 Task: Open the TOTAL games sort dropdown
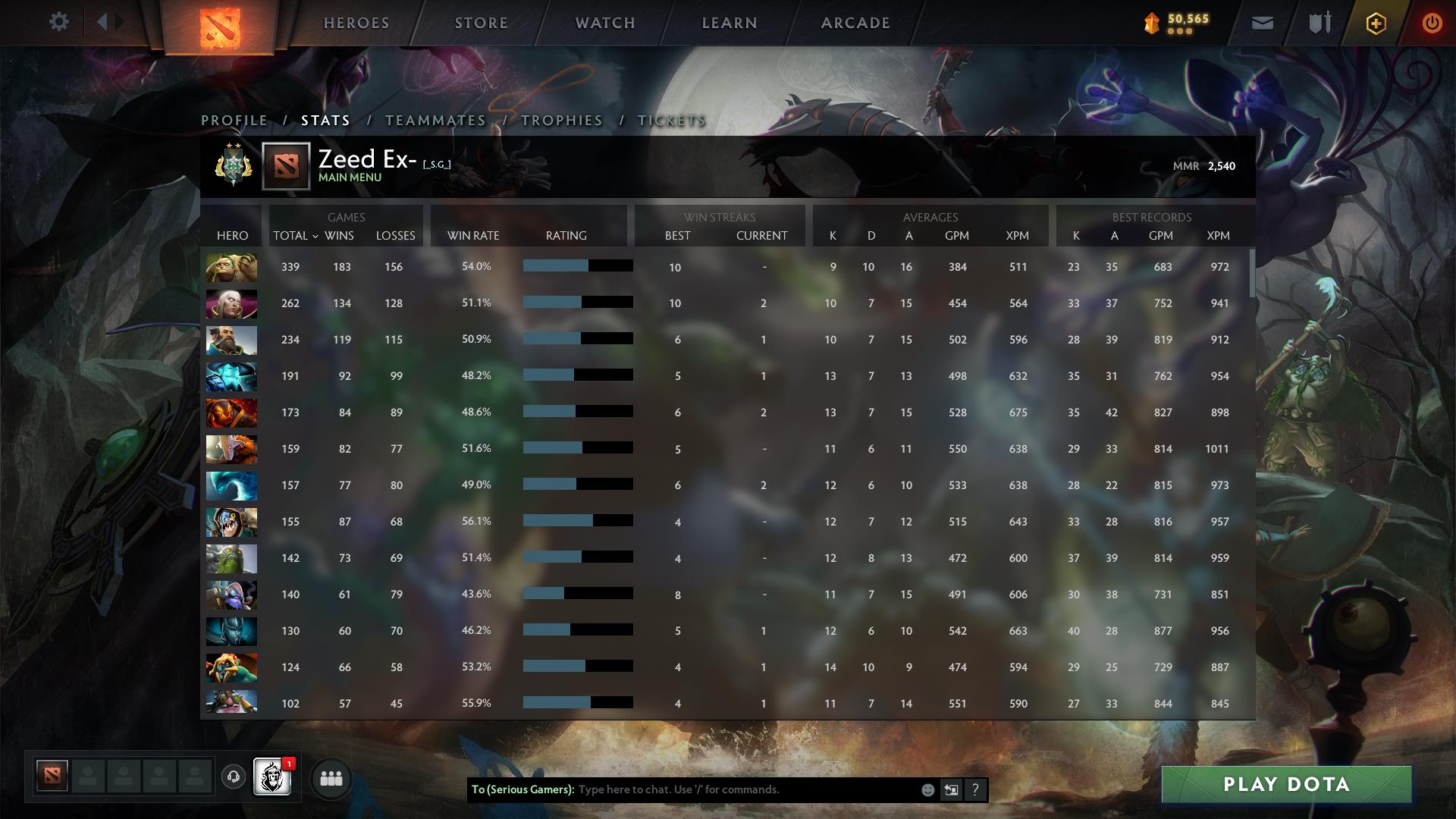click(x=294, y=236)
